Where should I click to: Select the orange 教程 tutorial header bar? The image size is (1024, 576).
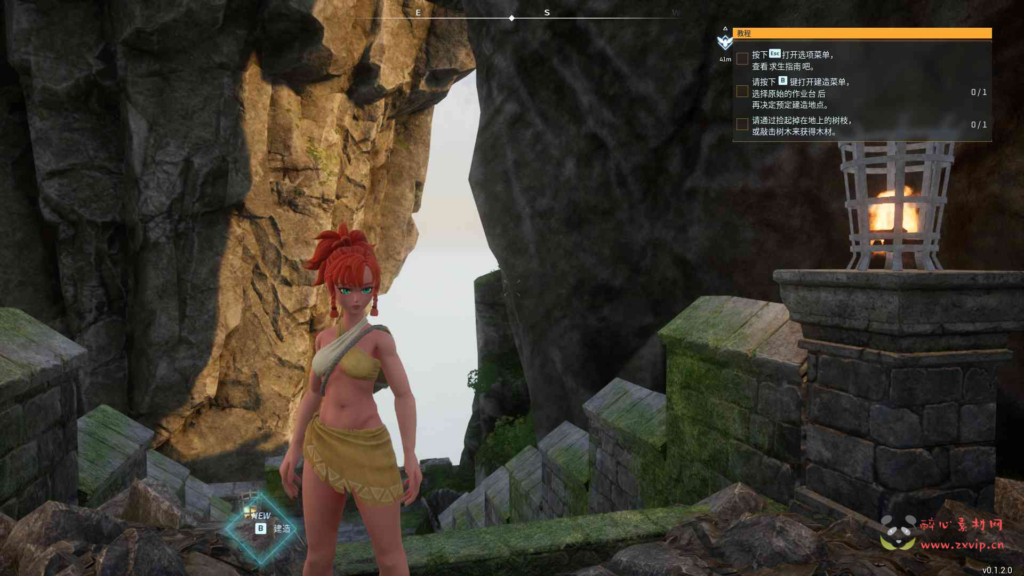click(862, 33)
